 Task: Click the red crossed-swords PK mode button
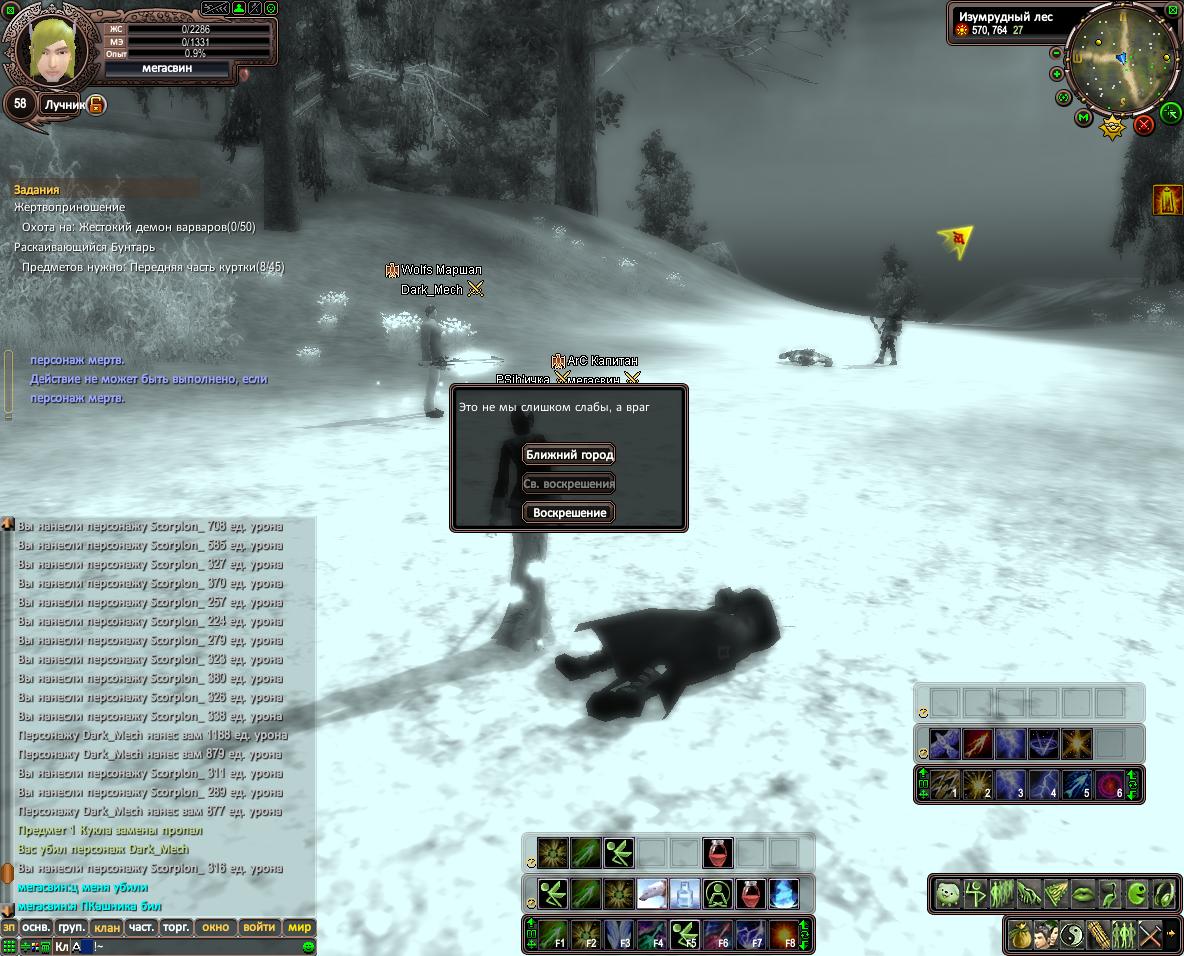(1145, 125)
